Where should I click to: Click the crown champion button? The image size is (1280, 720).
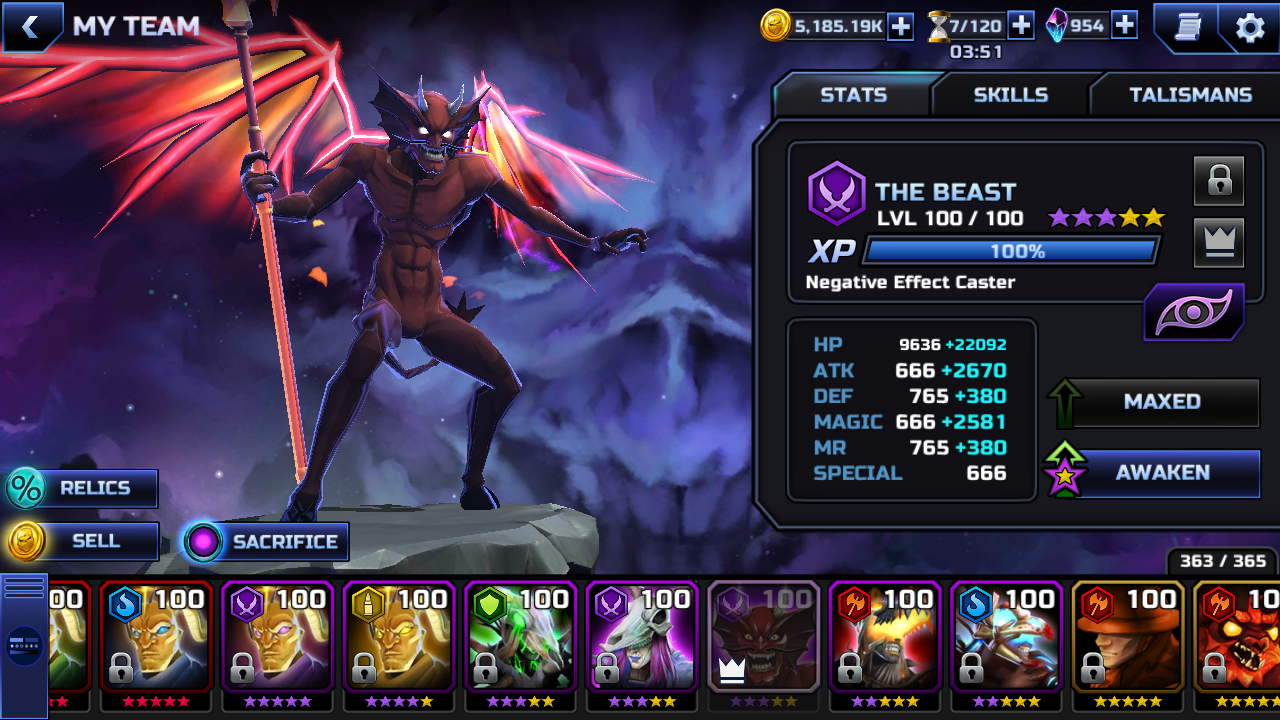pos(1218,242)
